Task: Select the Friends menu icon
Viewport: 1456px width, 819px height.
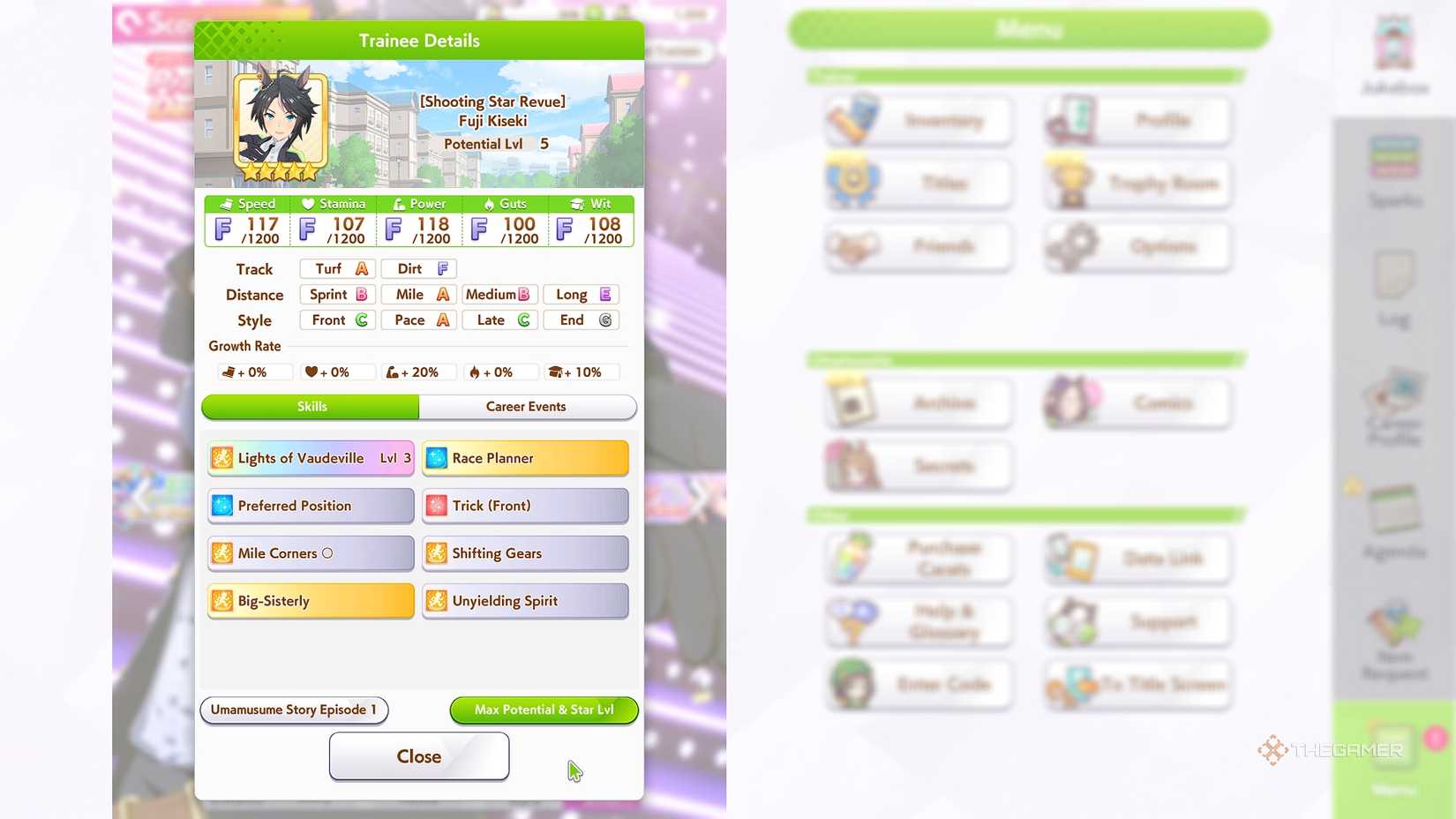Action: click(918, 247)
